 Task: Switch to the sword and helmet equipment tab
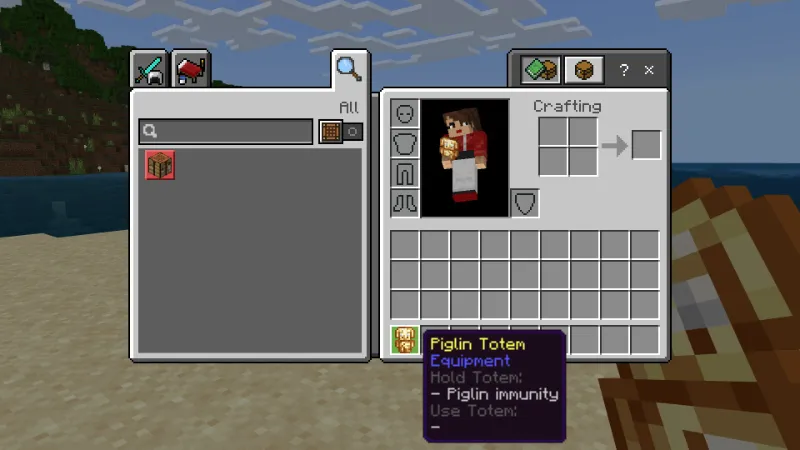point(150,69)
